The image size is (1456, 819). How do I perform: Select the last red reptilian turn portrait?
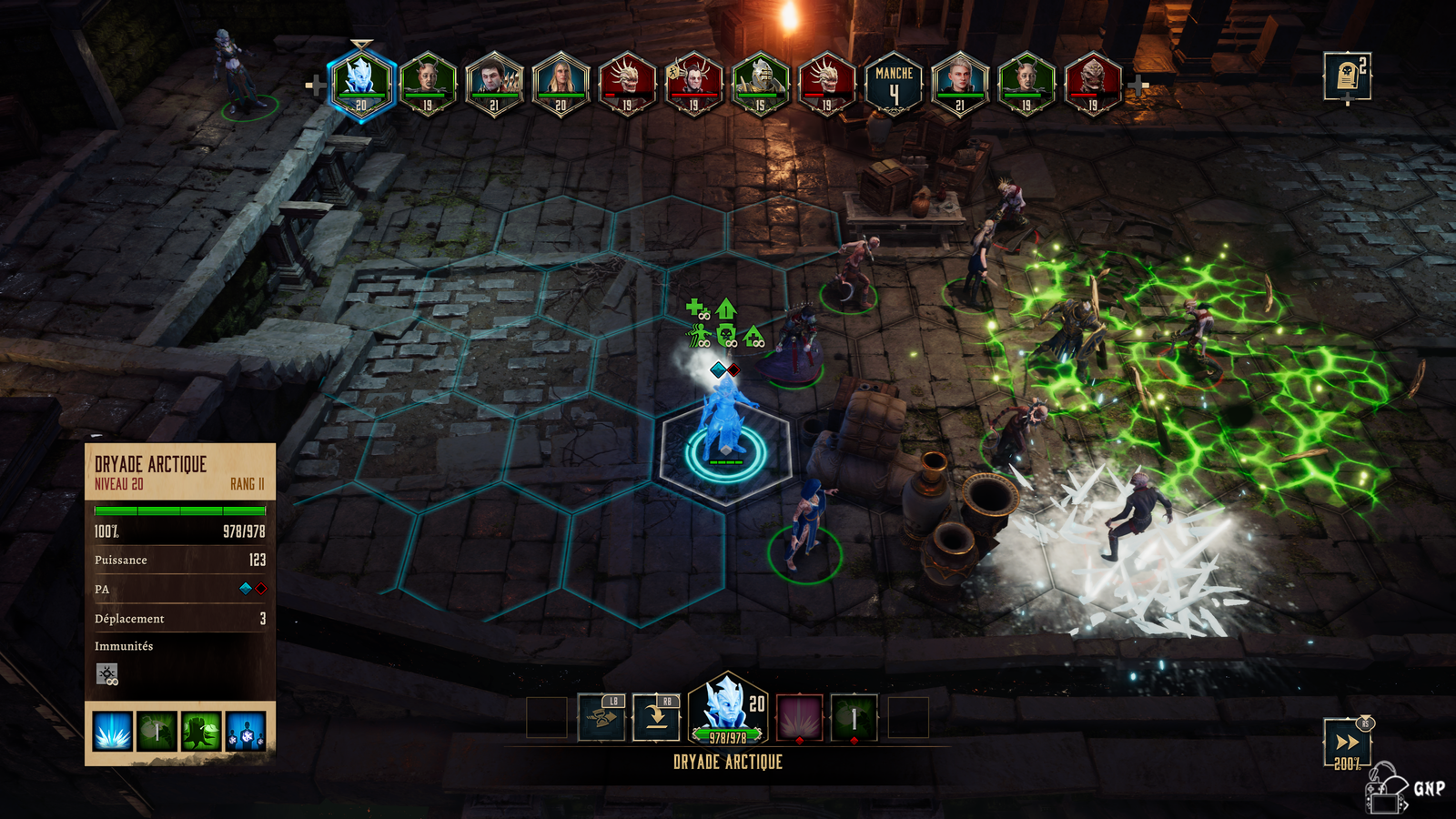click(1093, 84)
